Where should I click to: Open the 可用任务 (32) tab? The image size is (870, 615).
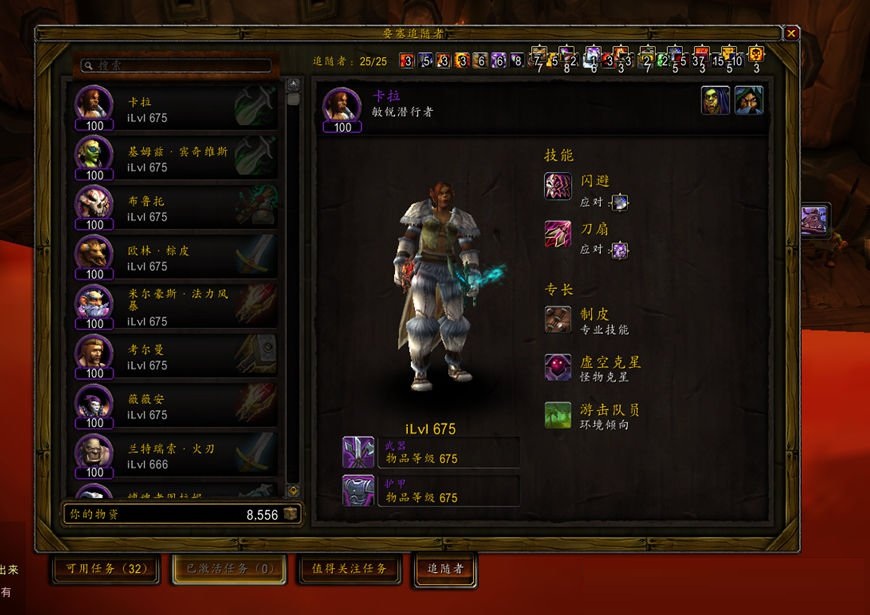tap(106, 569)
